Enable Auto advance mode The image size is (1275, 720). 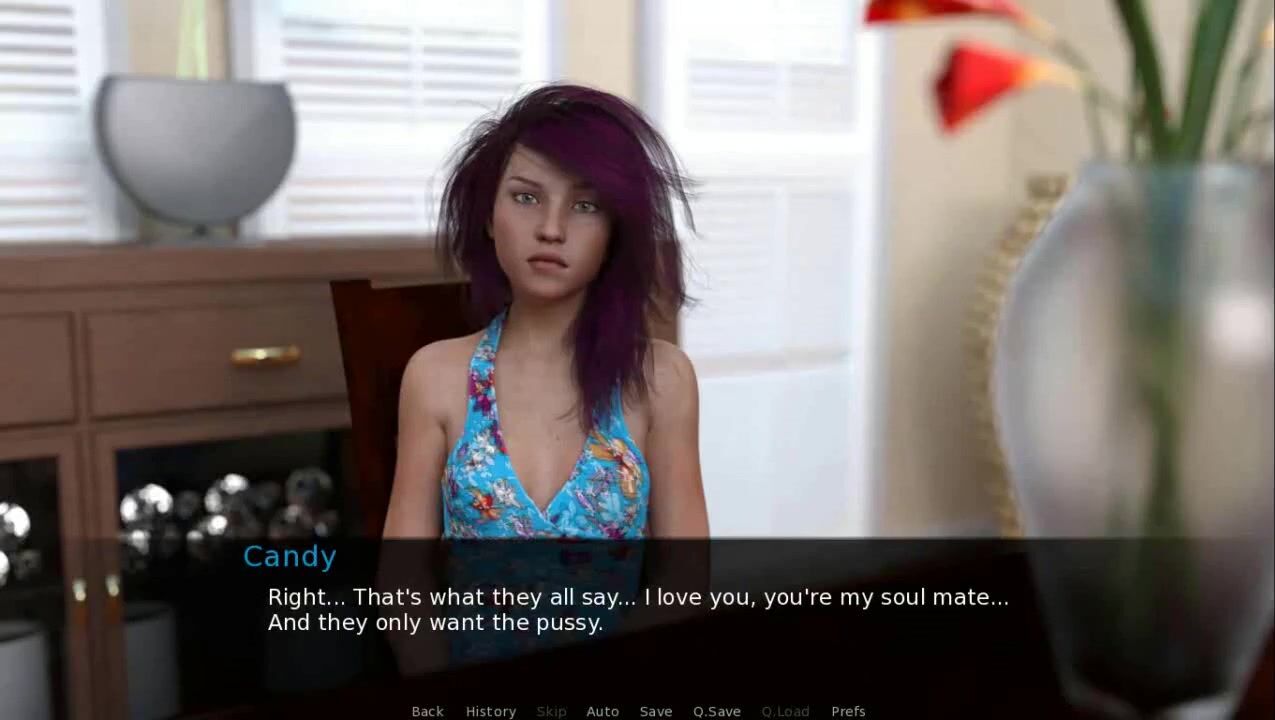(602, 711)
